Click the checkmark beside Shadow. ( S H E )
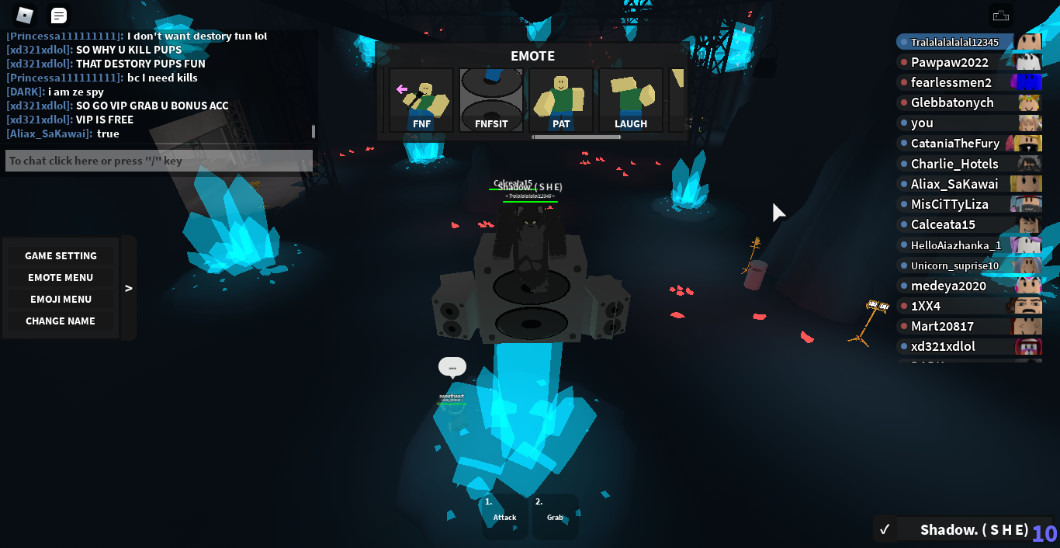 tap(884, 530)
